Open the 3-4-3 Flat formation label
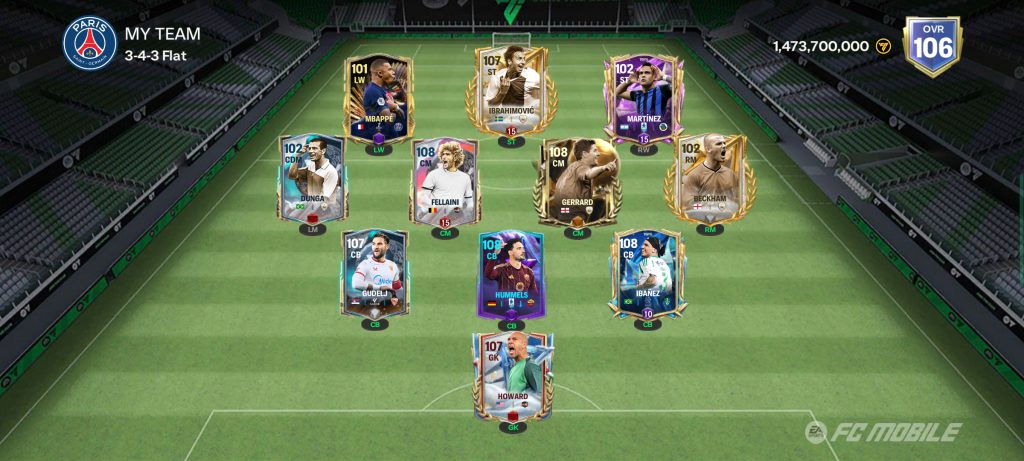The height and width of the screenshot is (461, 1024). [156, 53]
